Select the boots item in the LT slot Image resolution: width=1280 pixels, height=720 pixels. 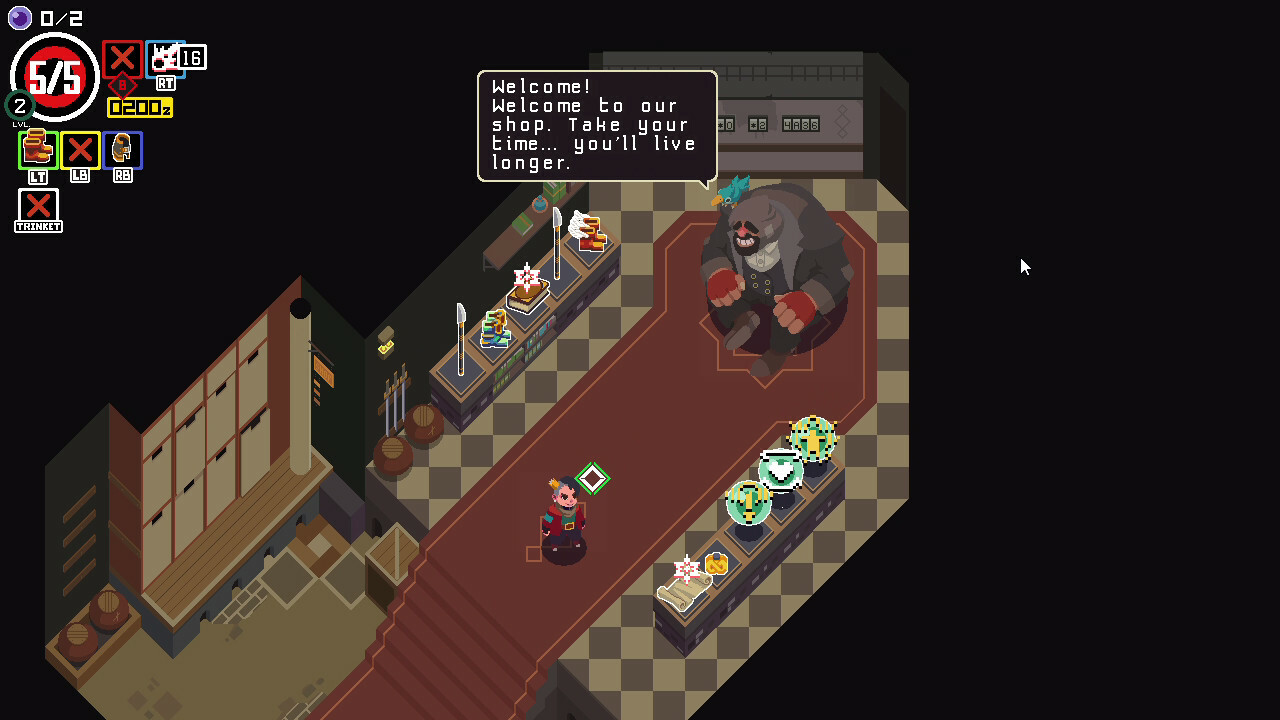click(x=37, y=150)
